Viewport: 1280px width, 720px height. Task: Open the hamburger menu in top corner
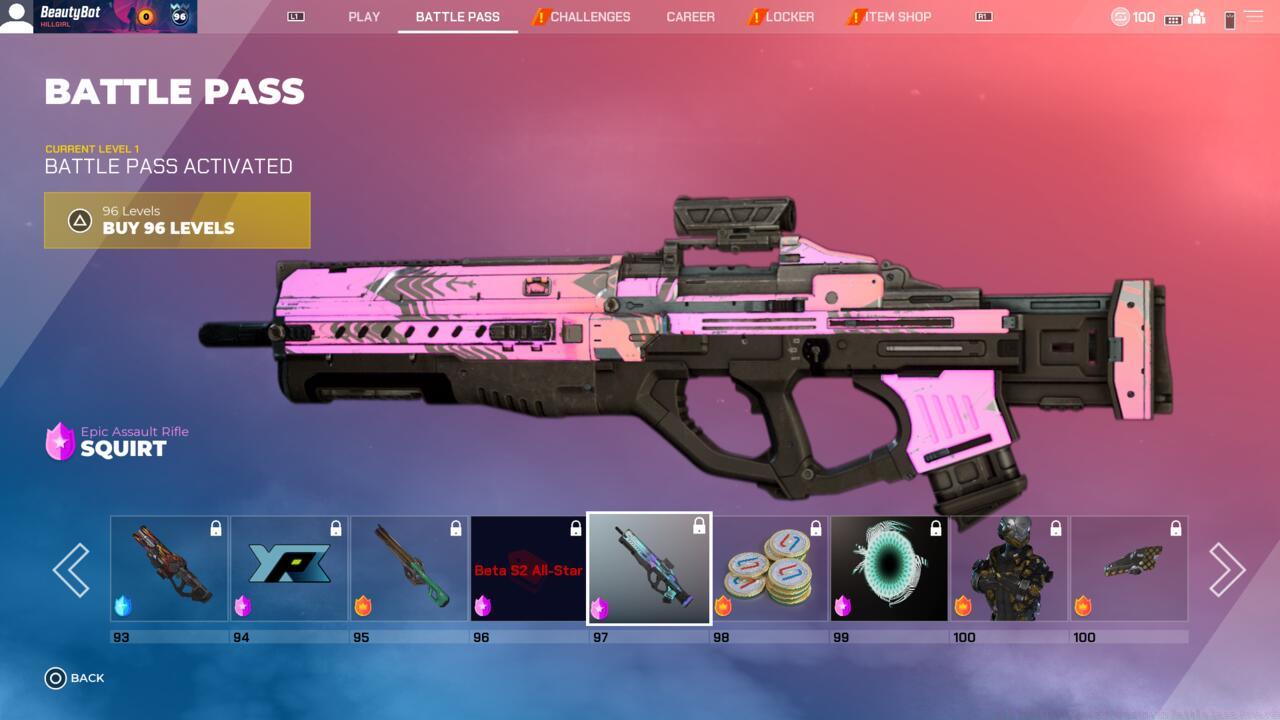coord(1253,17)
